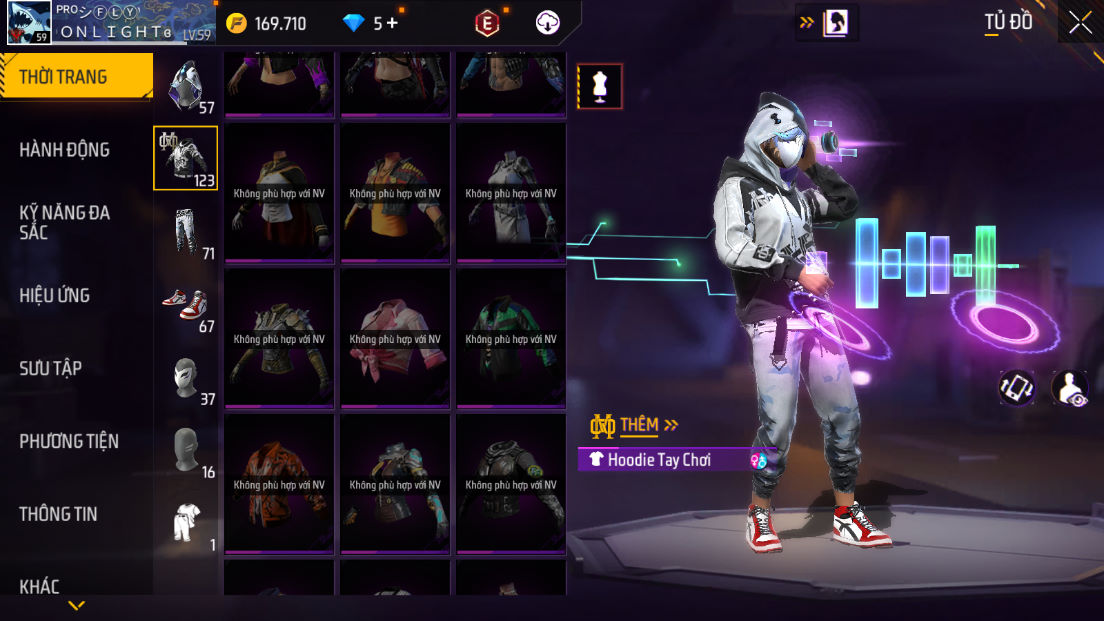Add more diamonds with the plus button

click(392, 23)
